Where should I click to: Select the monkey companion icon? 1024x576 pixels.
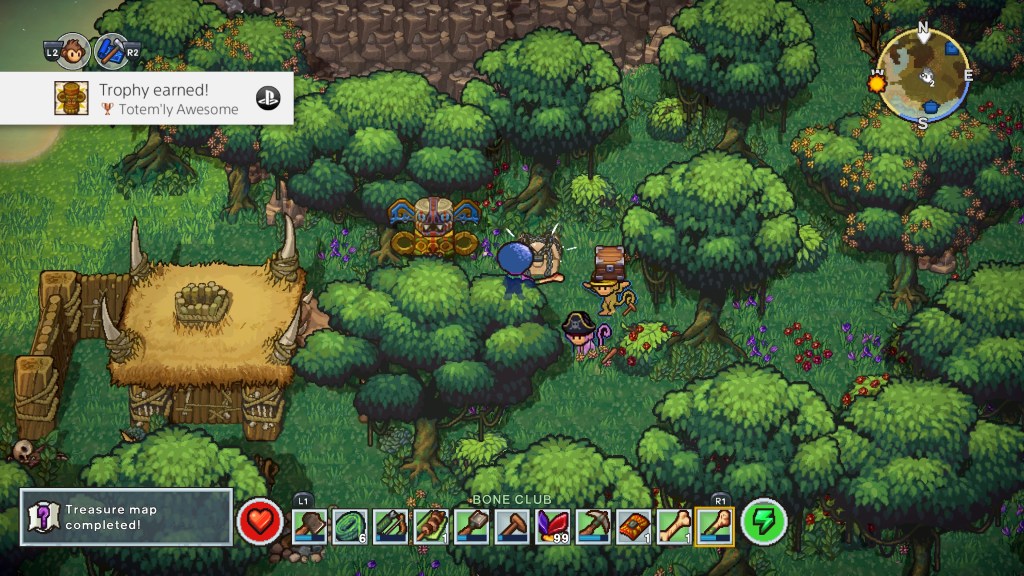click(77, 51)
